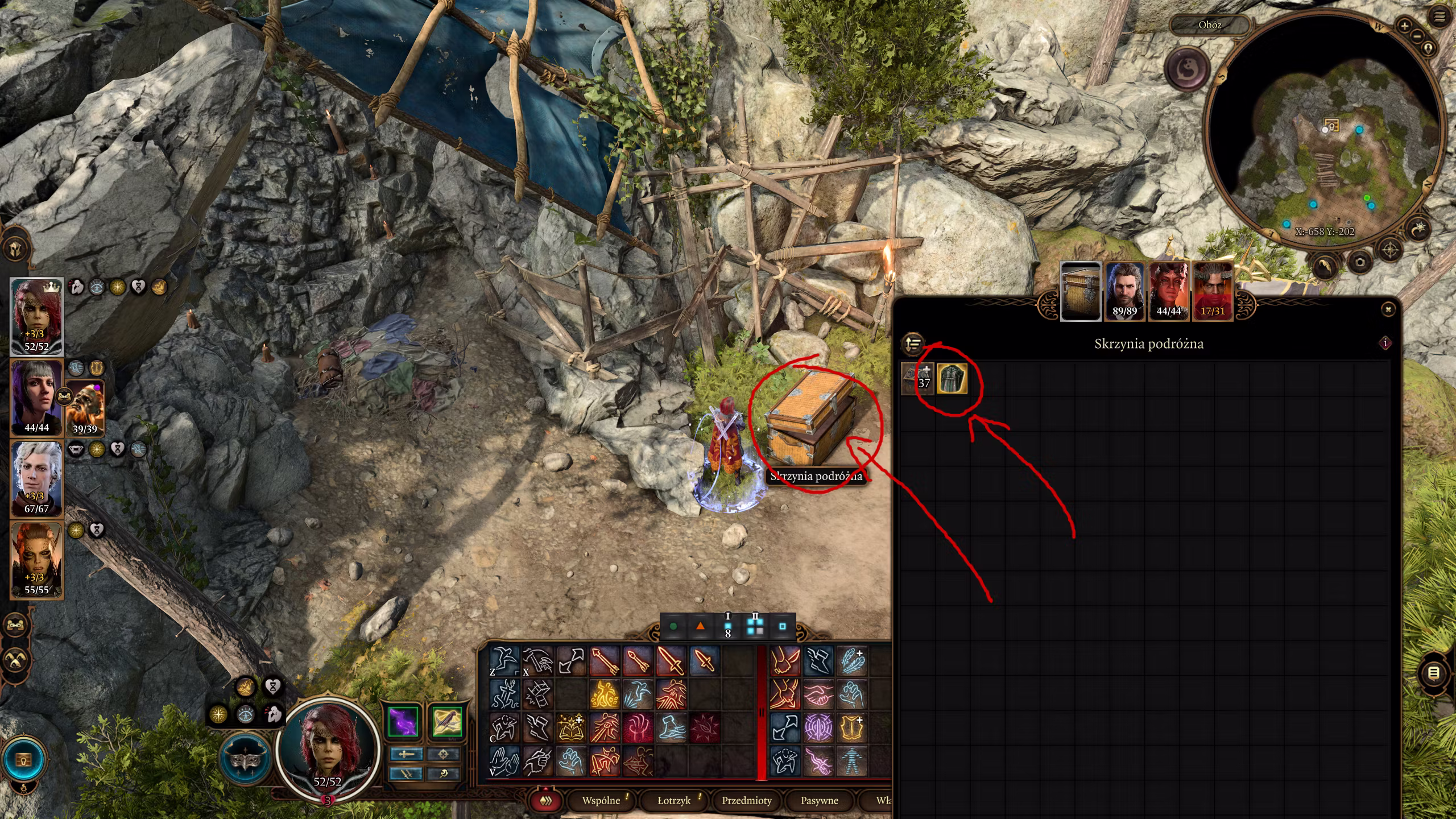Click the crossbow ranged weapon slot
1456x819 pixels.
(446, 722)
